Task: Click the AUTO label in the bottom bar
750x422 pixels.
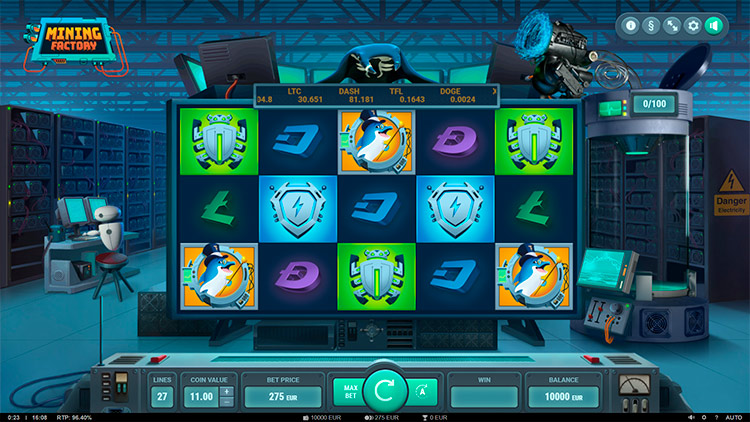Action: coord(735,416)
